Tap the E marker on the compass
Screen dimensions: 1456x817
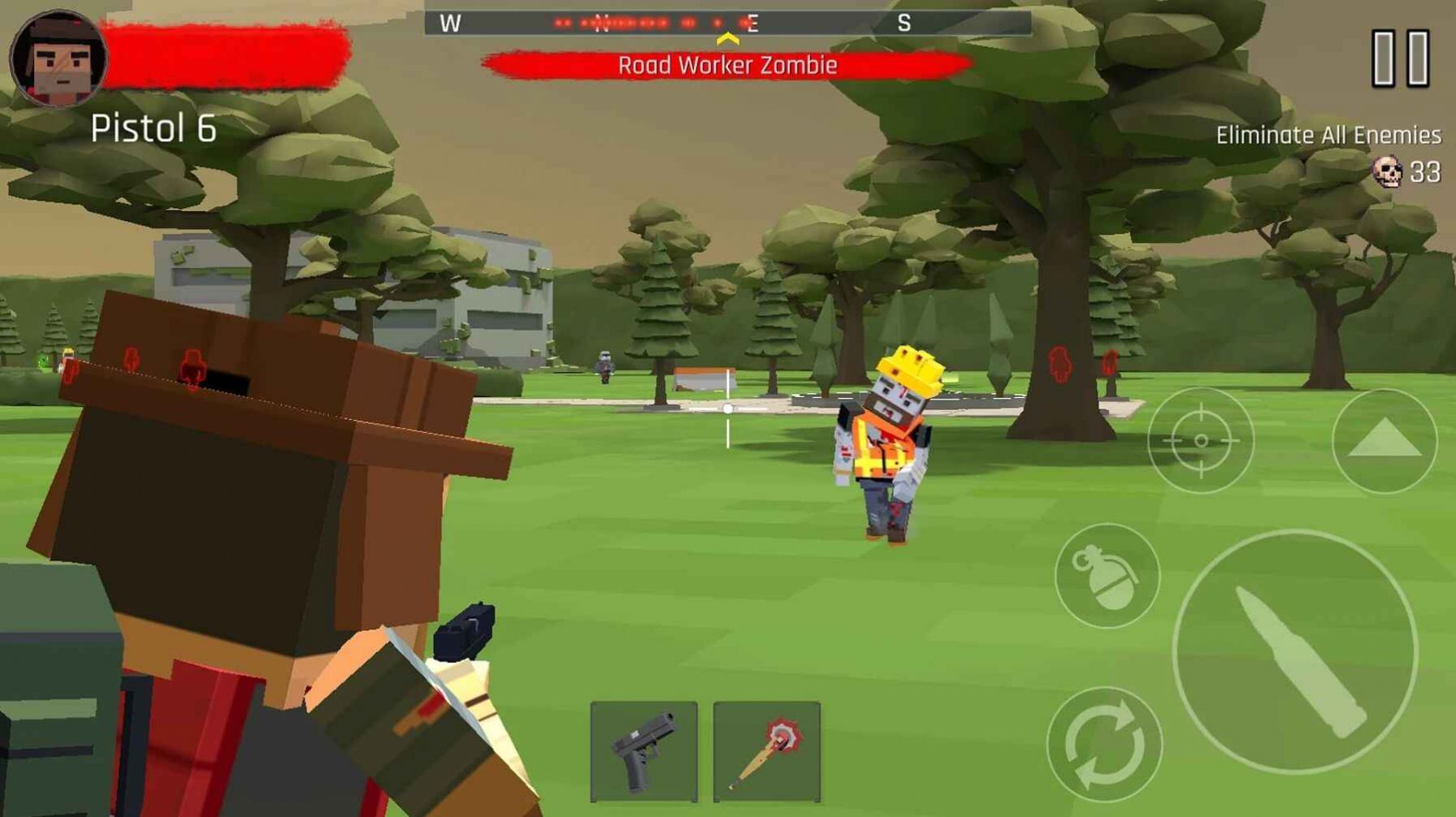coord(753,24)
